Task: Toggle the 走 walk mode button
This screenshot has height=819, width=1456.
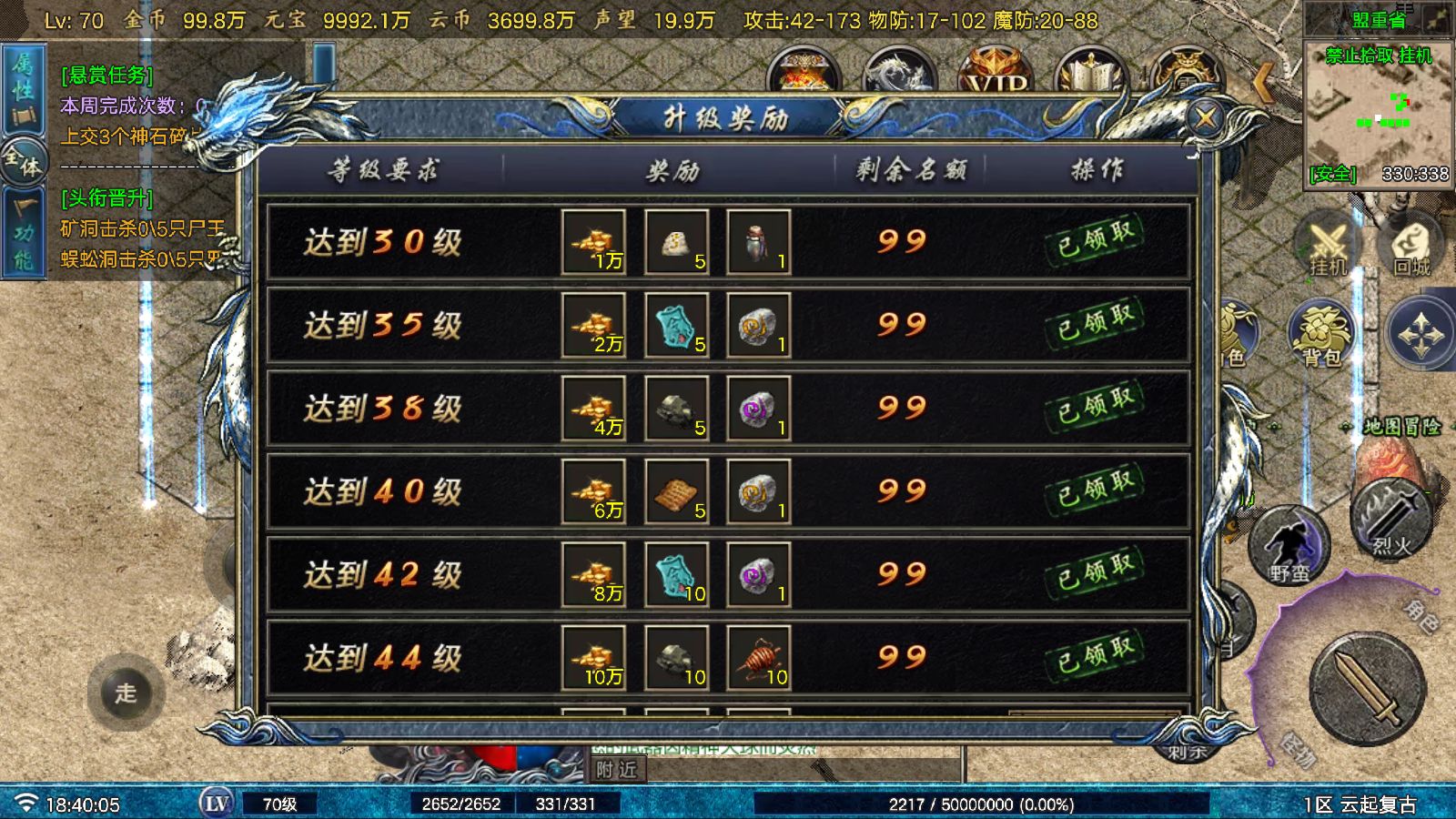Action: coord(126,693)
